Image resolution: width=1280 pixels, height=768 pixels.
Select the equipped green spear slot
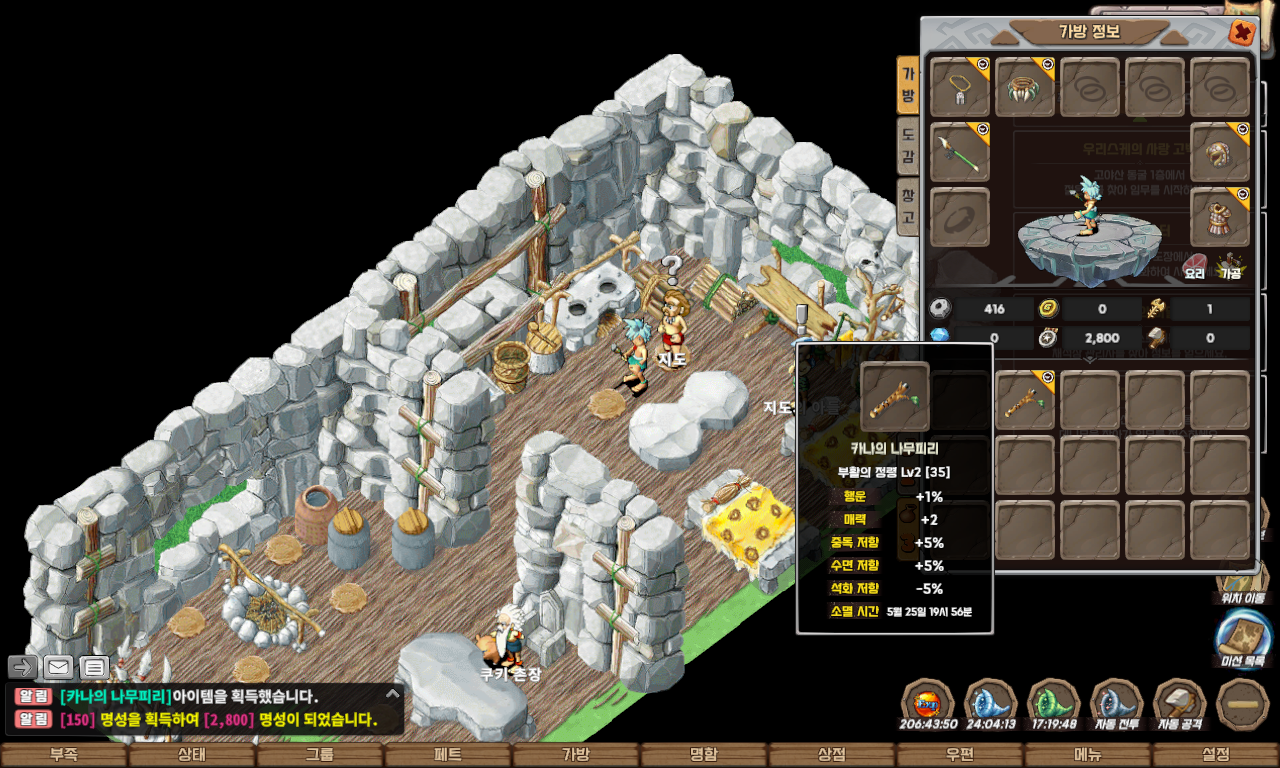(x=960, y=152)
